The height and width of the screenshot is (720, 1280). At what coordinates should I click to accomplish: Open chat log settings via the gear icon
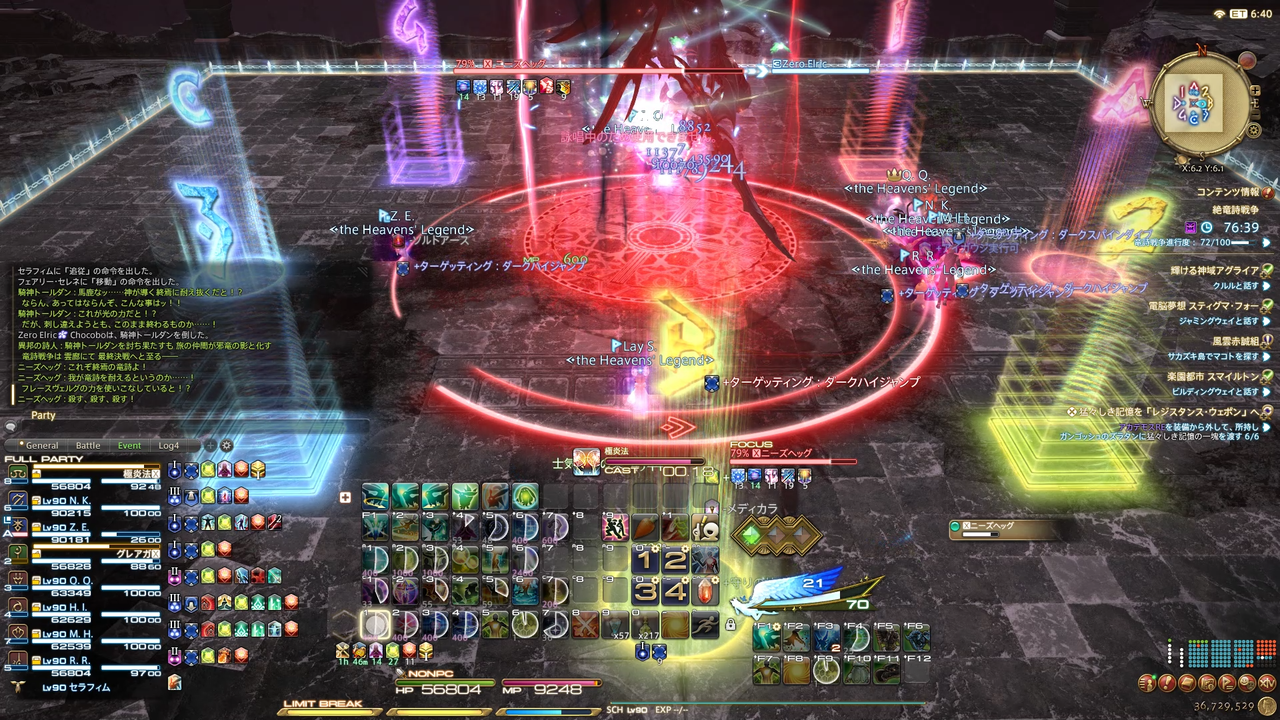(x=226, y=446)
